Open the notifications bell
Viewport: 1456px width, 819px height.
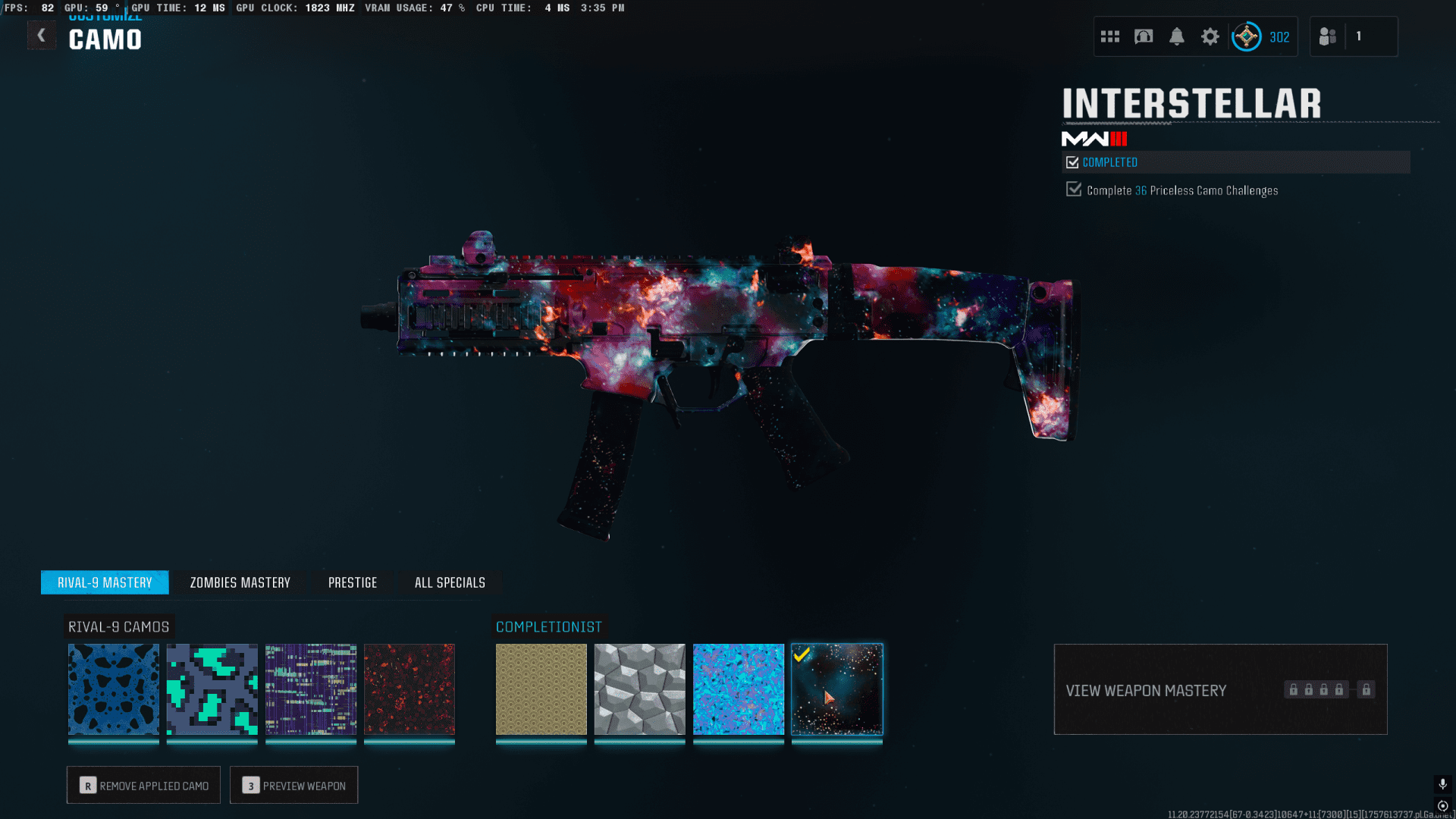coord(1177,36)
